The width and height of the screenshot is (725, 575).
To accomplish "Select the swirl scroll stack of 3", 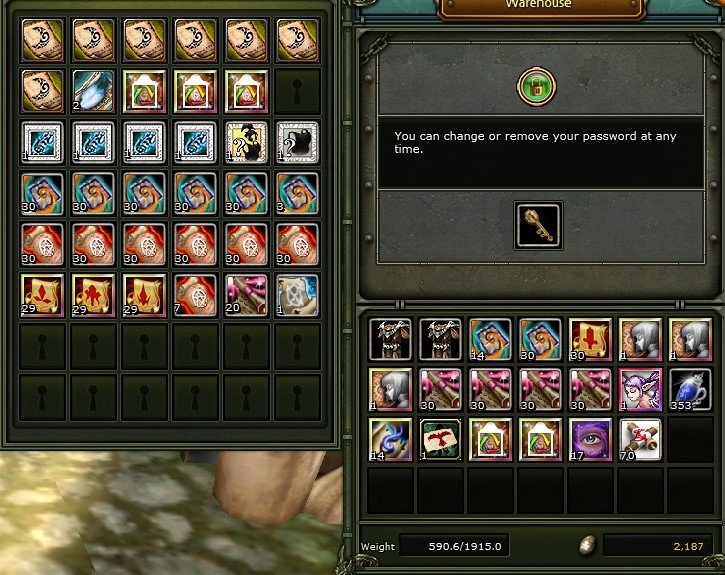I will tap(295, 192).
